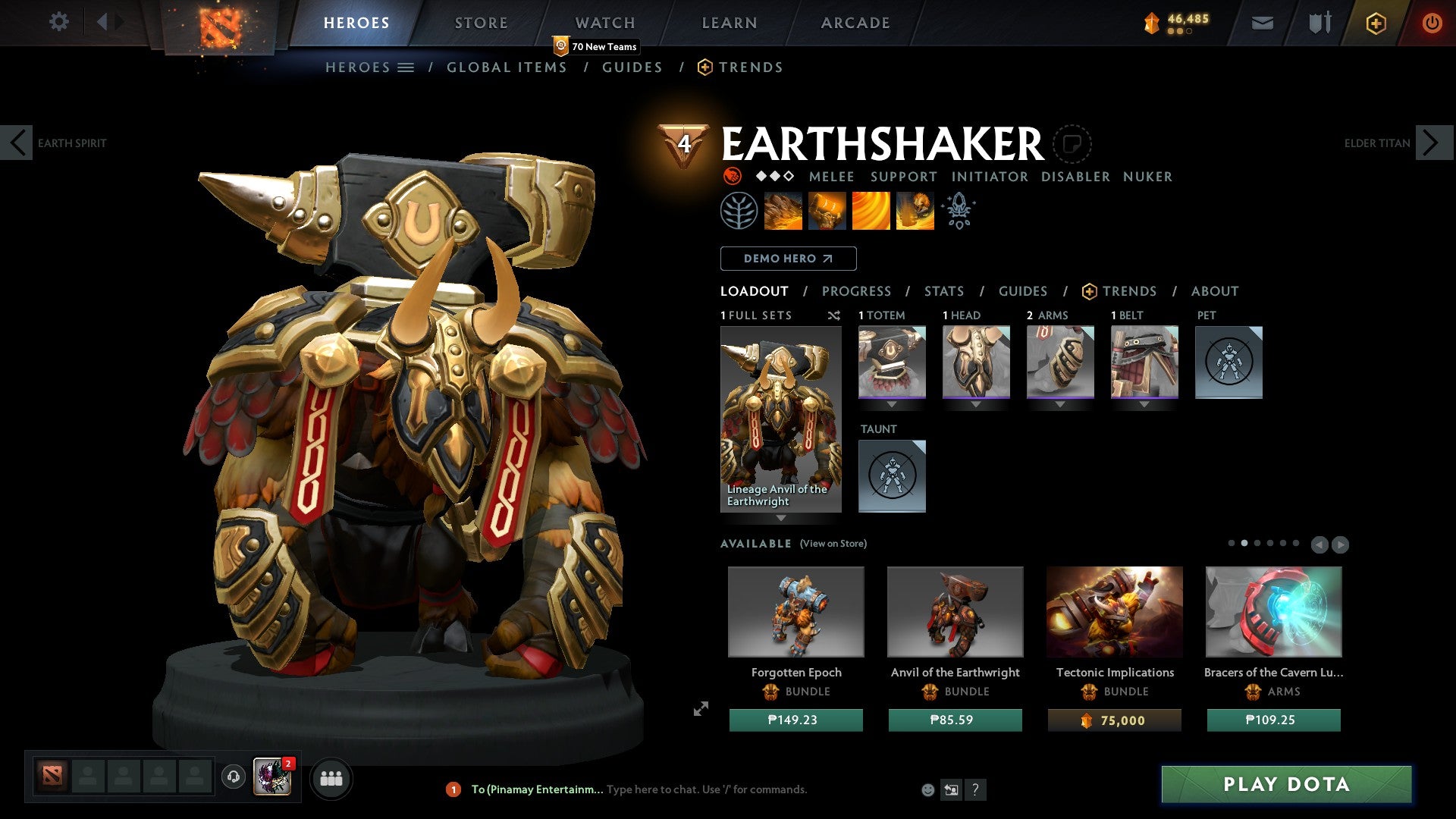Image resolution: width=1456 pixels, height=819 pixels.
Task: Open the Dota Plus hexagon icon
Action: point(1375,23)
